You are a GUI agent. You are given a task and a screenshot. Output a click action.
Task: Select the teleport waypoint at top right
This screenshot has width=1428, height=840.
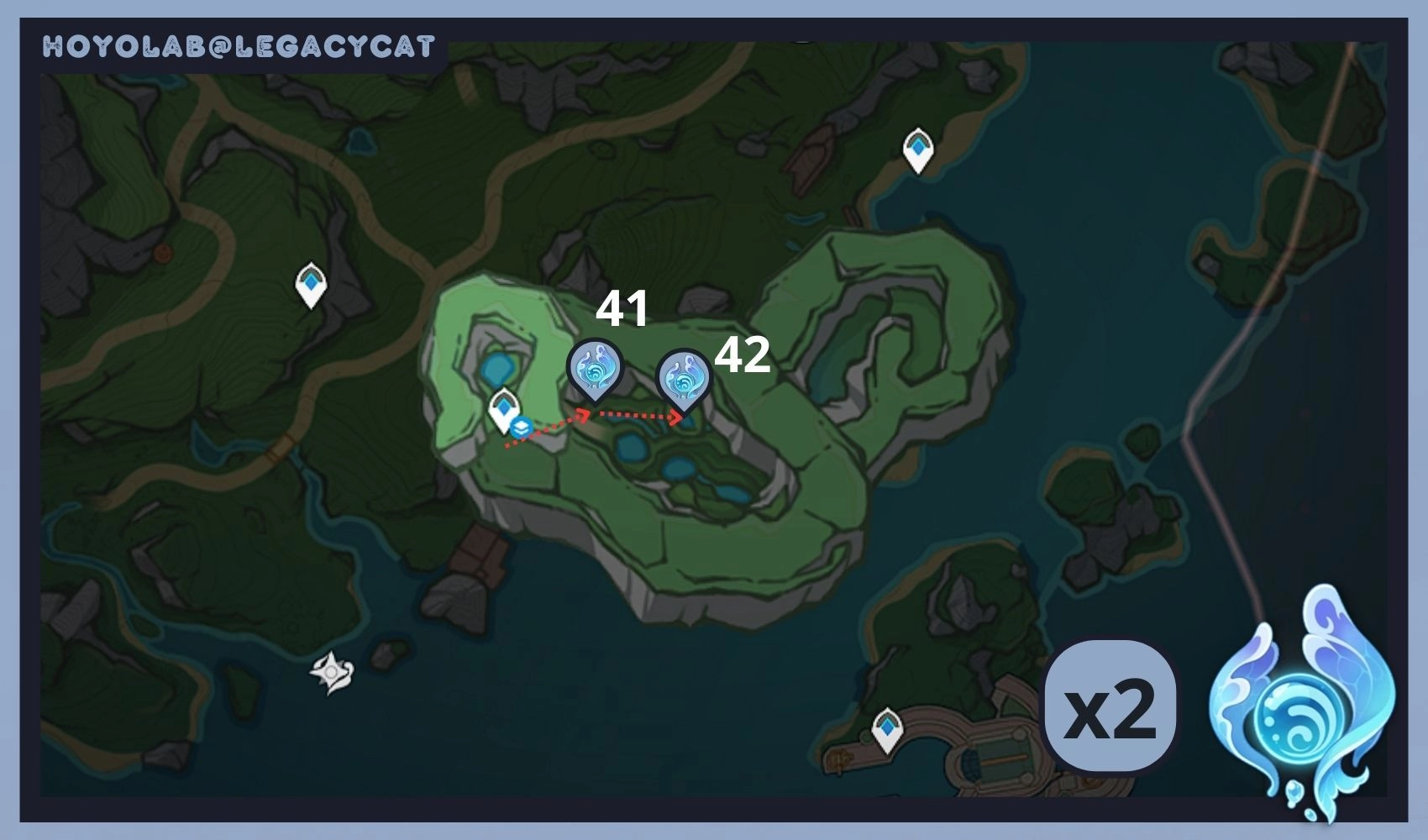pos(918,151)
